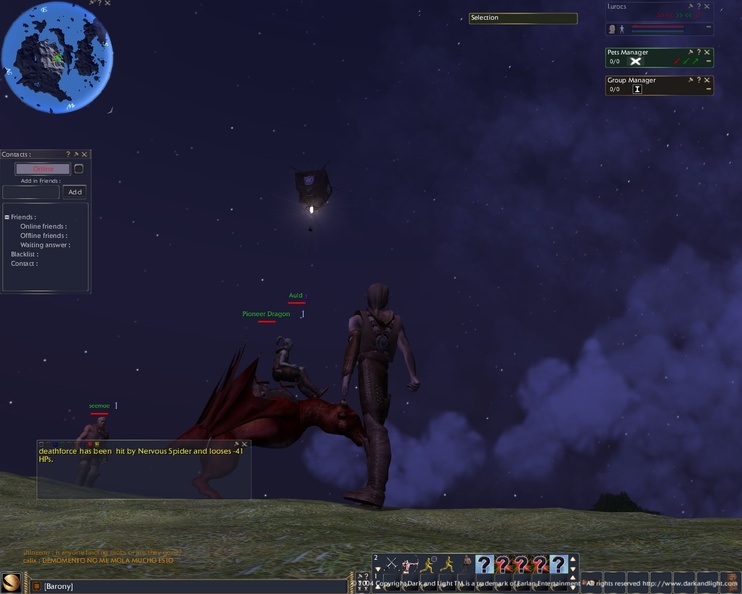
Task: Close the combat log window
Action: point(245,444)
